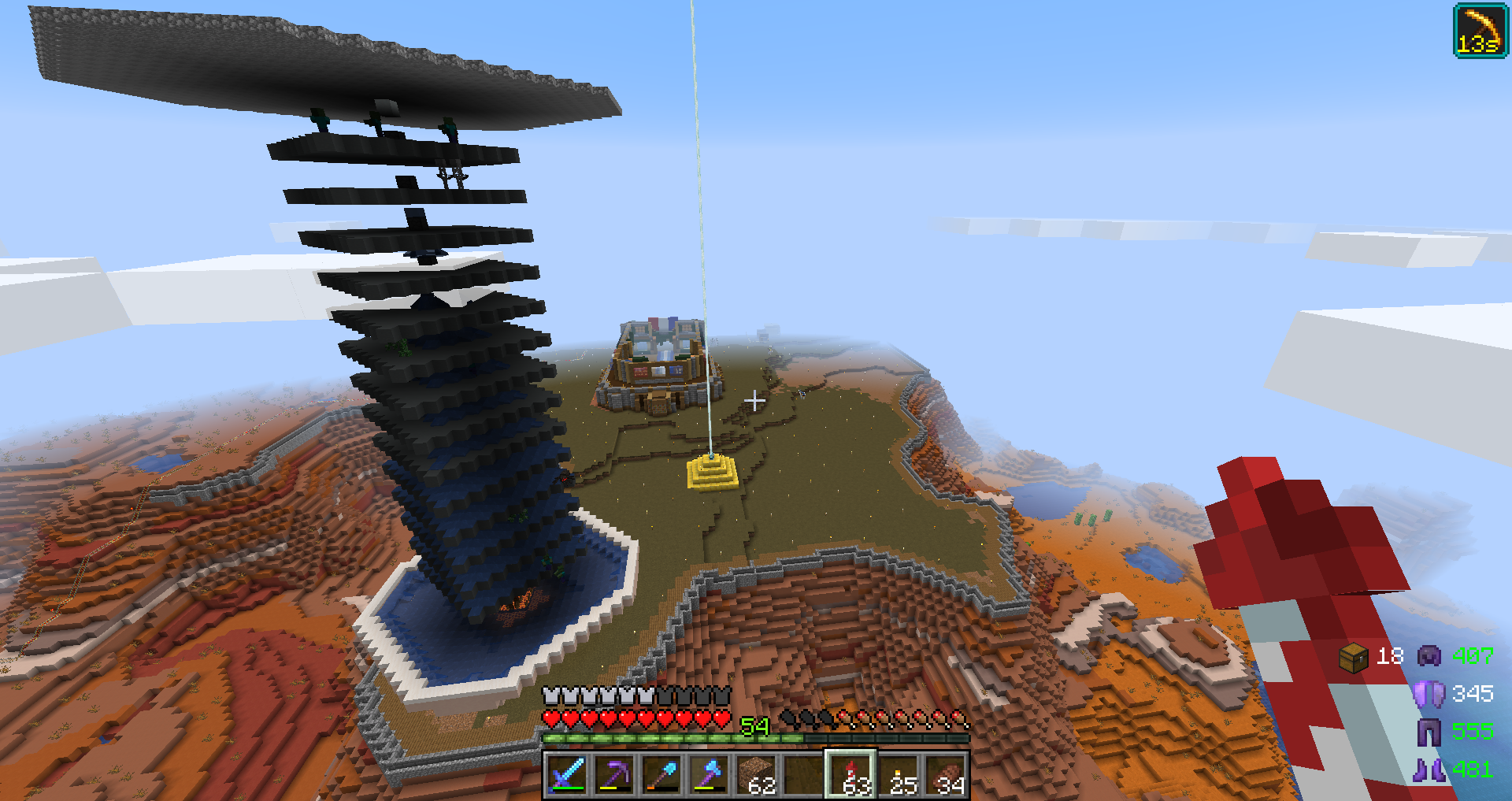Select the diamond sword hotbar slot
The image size is (1512, 801).
[x=567, y=774]
